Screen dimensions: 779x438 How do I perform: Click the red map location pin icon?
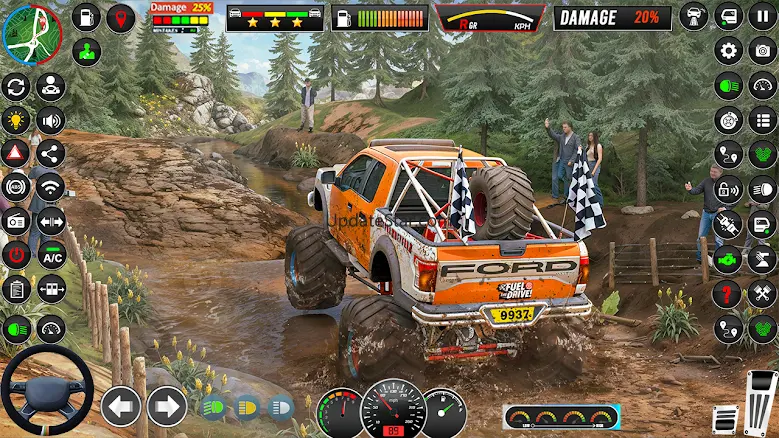[121, 17]
